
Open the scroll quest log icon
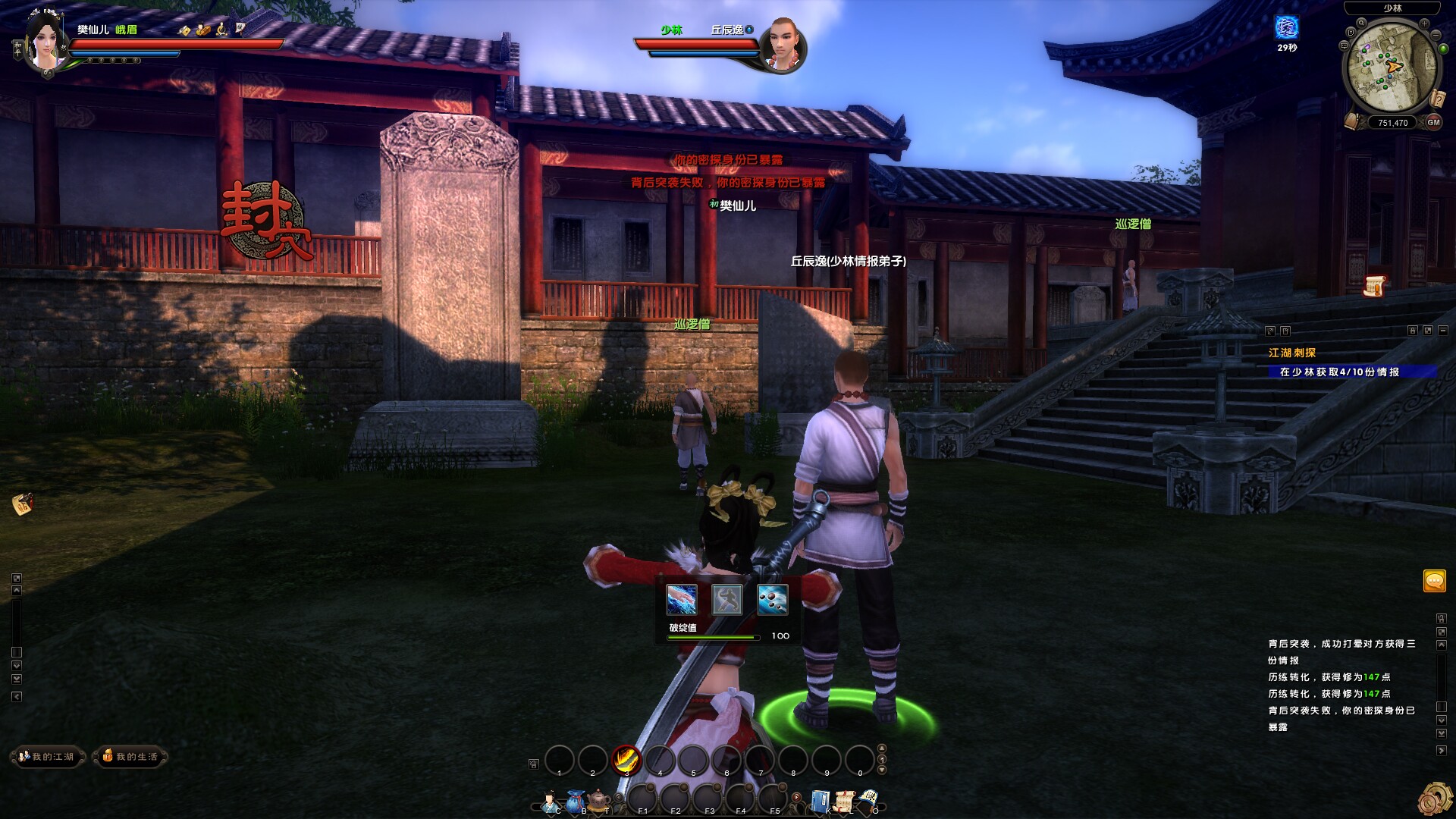[844, 801]
